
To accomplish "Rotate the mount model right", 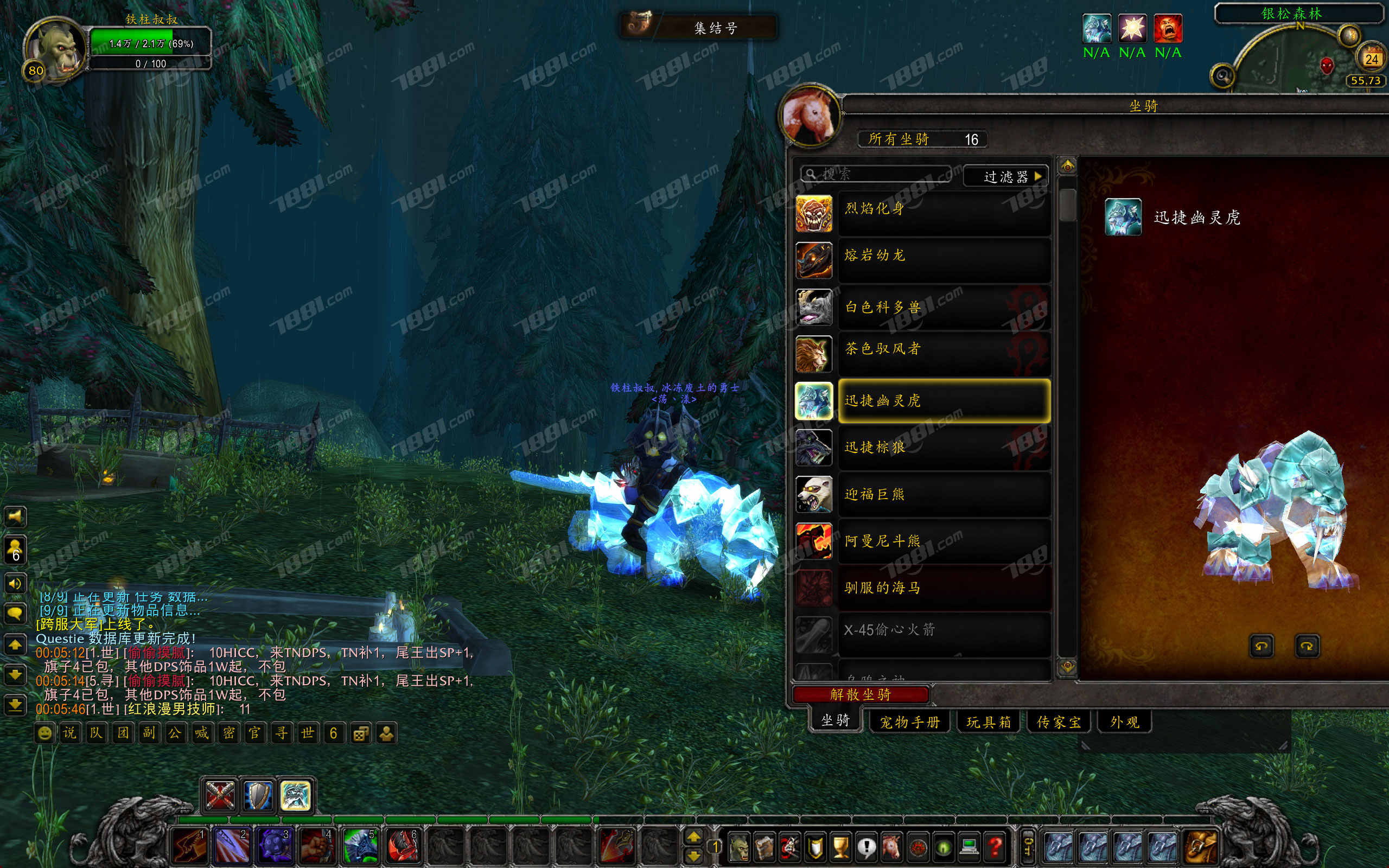I will [1307, 646].
